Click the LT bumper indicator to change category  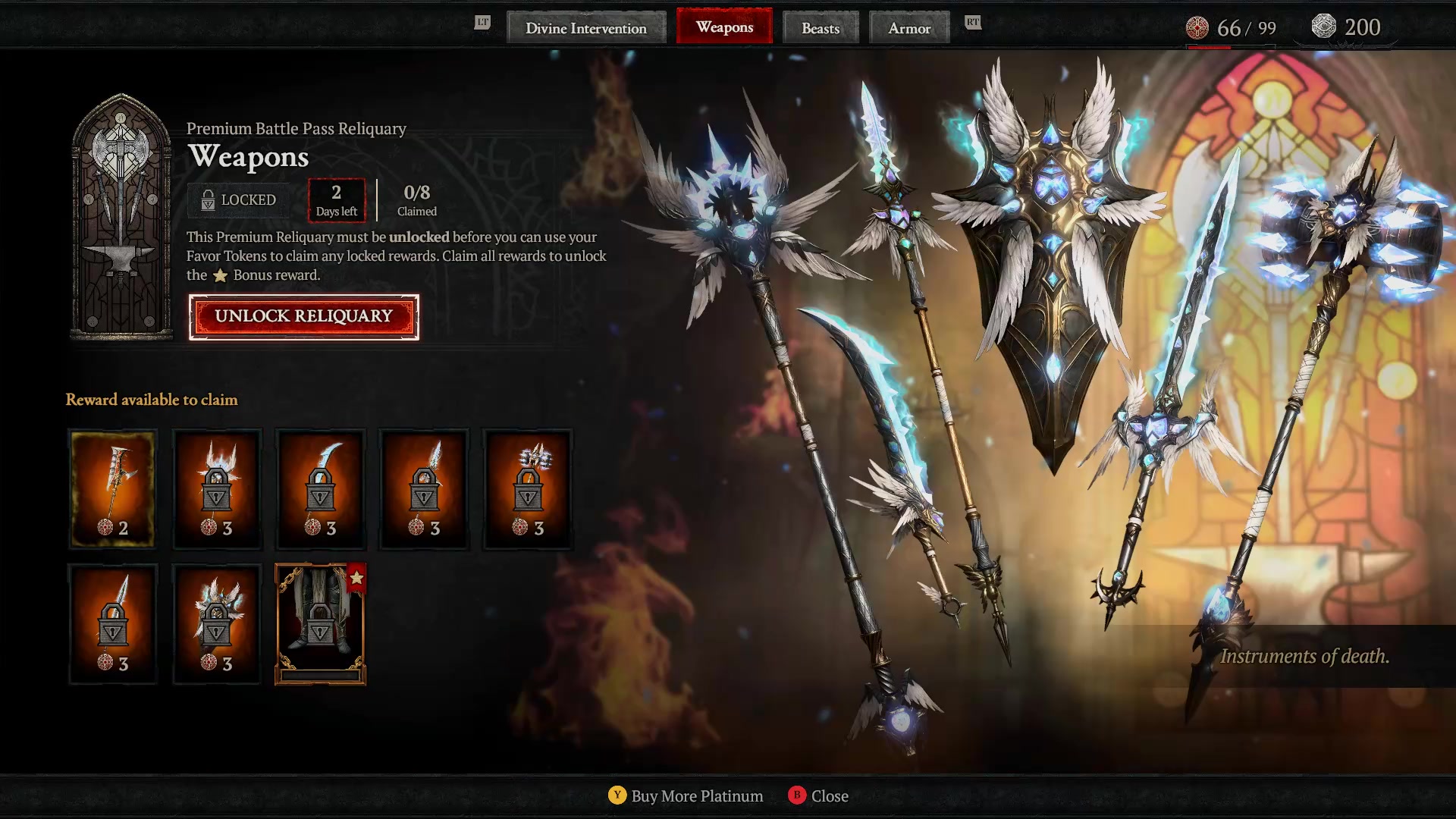pos(481,23)
